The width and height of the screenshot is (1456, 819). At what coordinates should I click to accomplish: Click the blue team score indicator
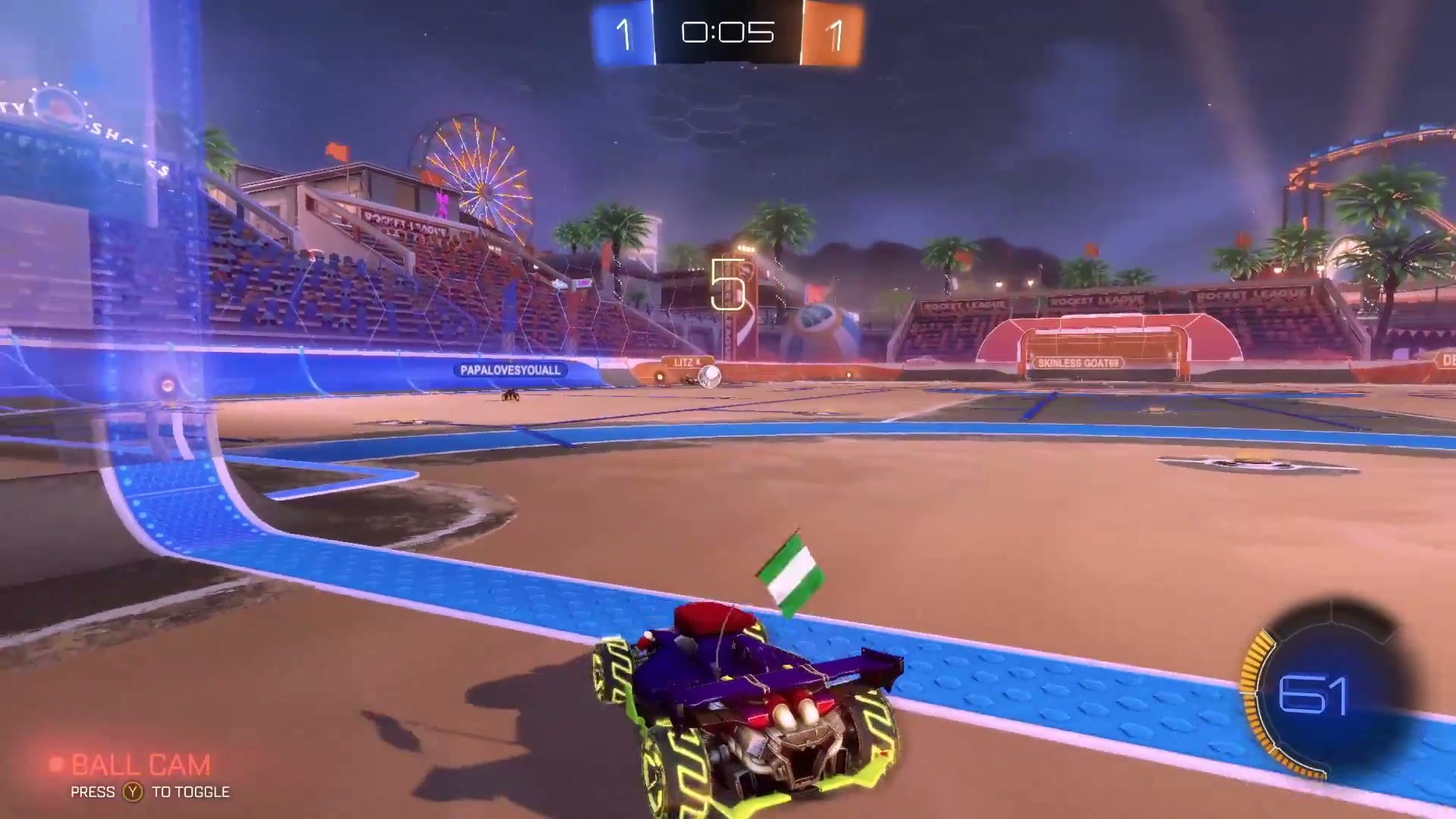(x=623, y=33)
